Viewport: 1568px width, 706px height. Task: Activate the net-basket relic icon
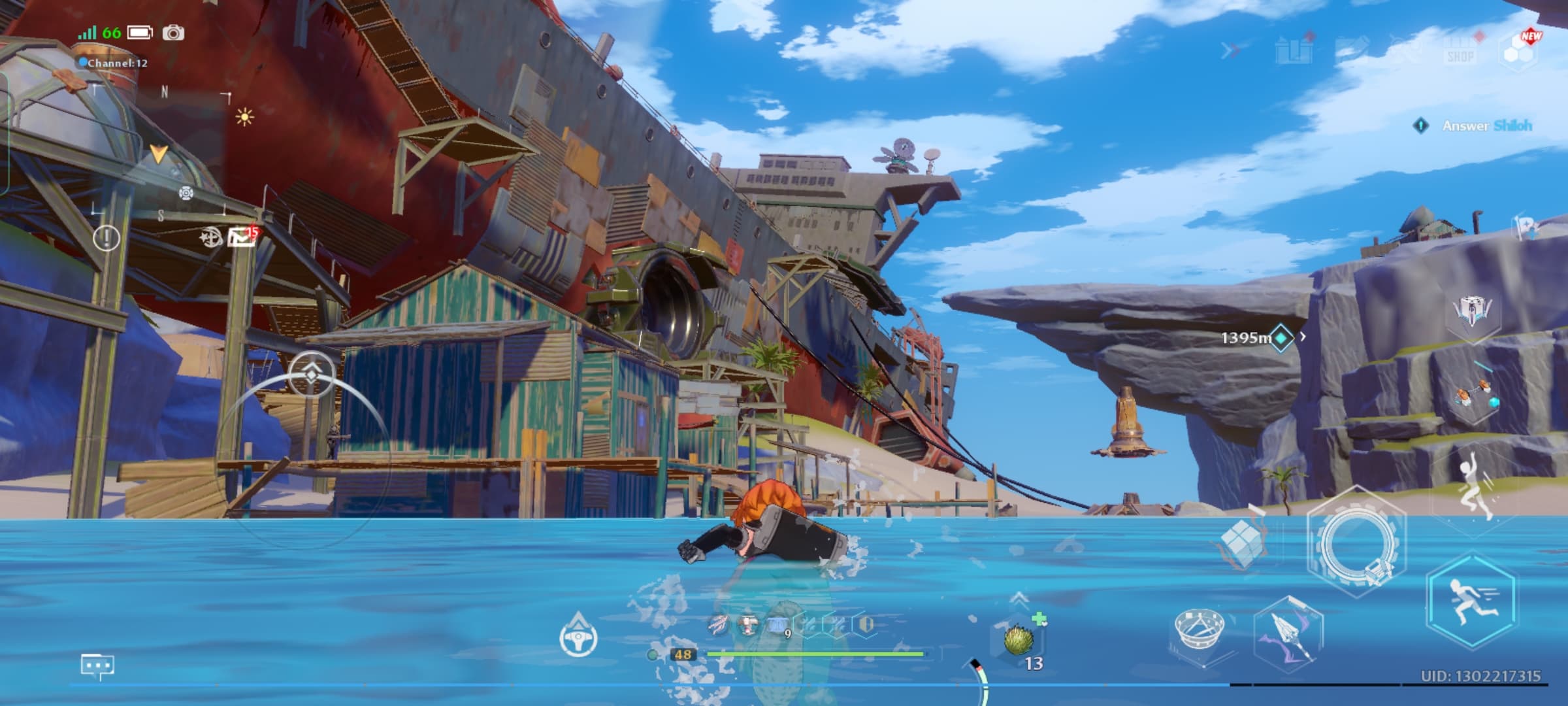click(x=1200, y=630)
